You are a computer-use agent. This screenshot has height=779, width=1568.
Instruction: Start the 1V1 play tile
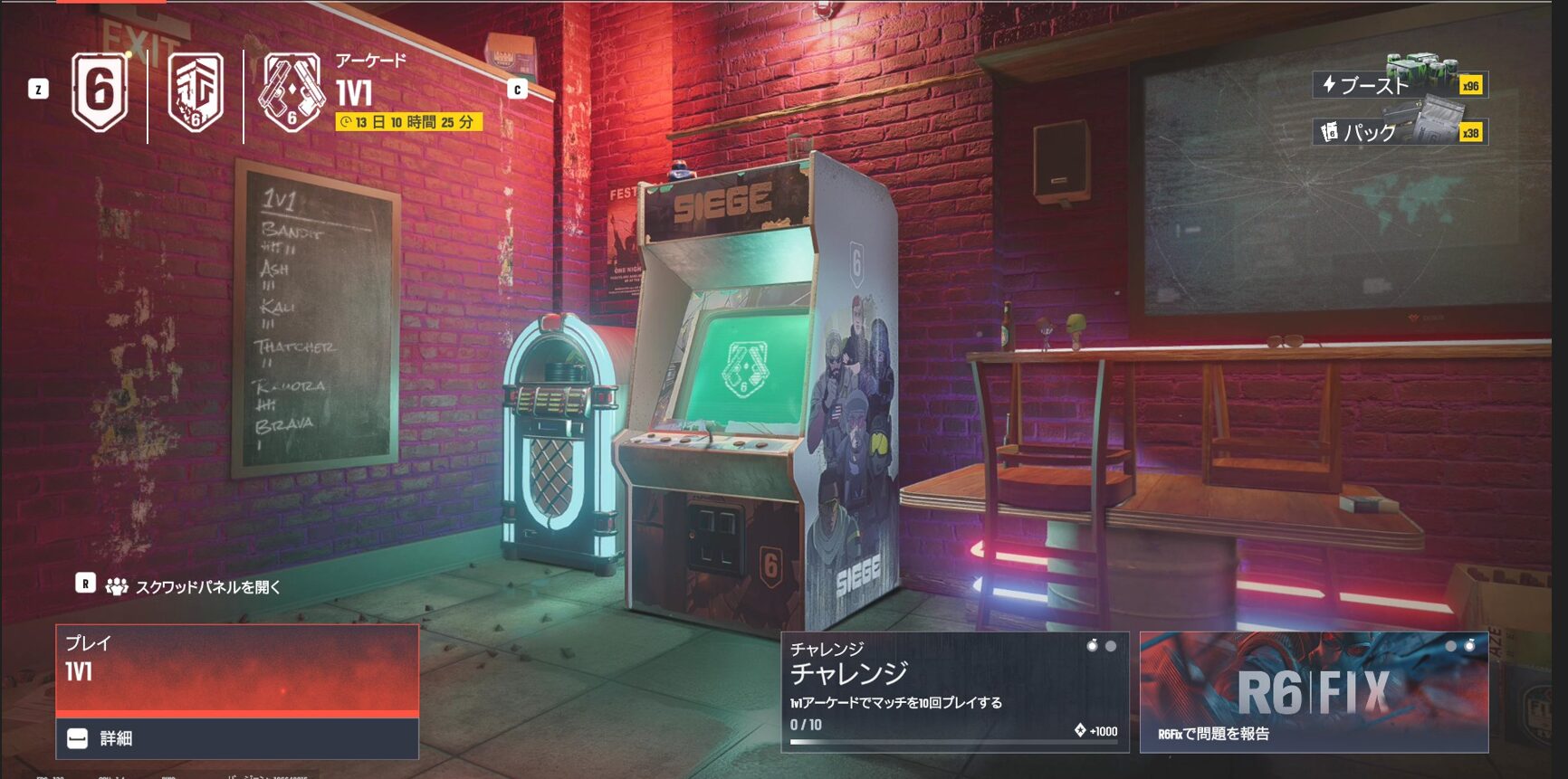coord(237,670)
